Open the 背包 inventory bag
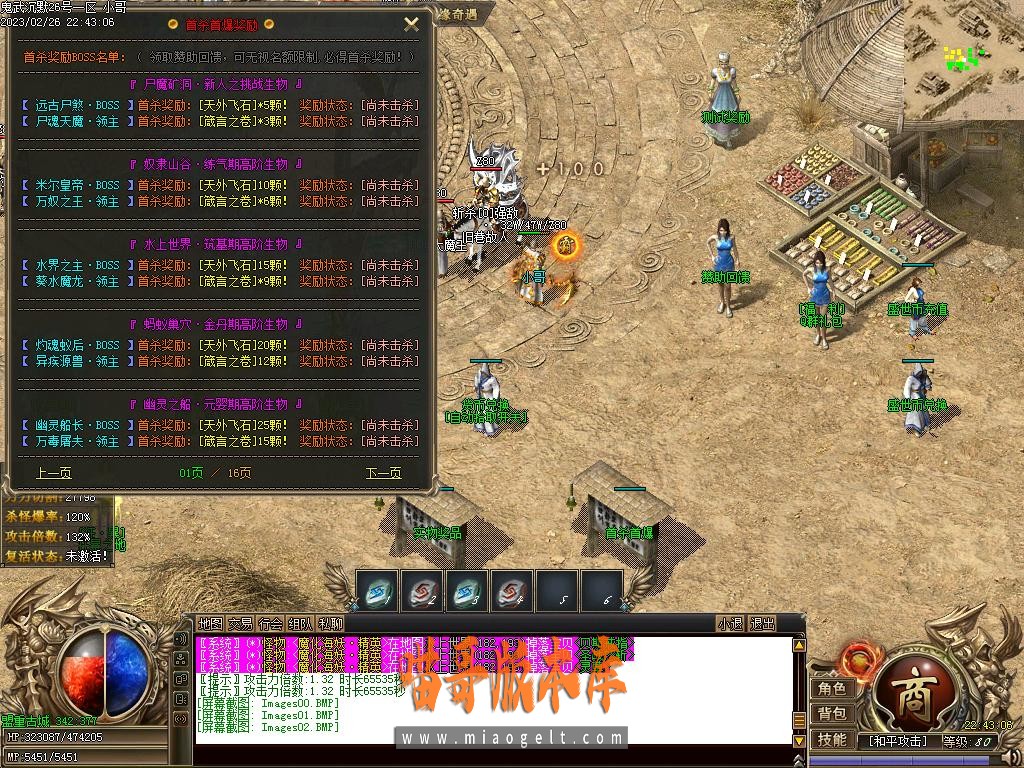The height and width of the screenshot is (768, 1024). [832, 714]
